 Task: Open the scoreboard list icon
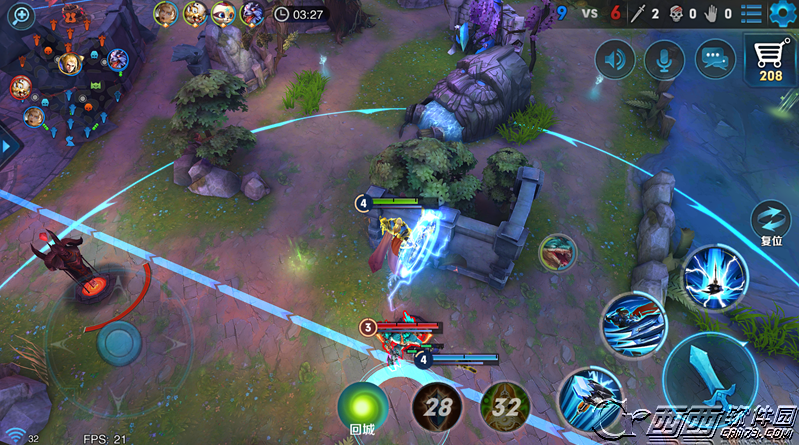[x=751, y=13]
